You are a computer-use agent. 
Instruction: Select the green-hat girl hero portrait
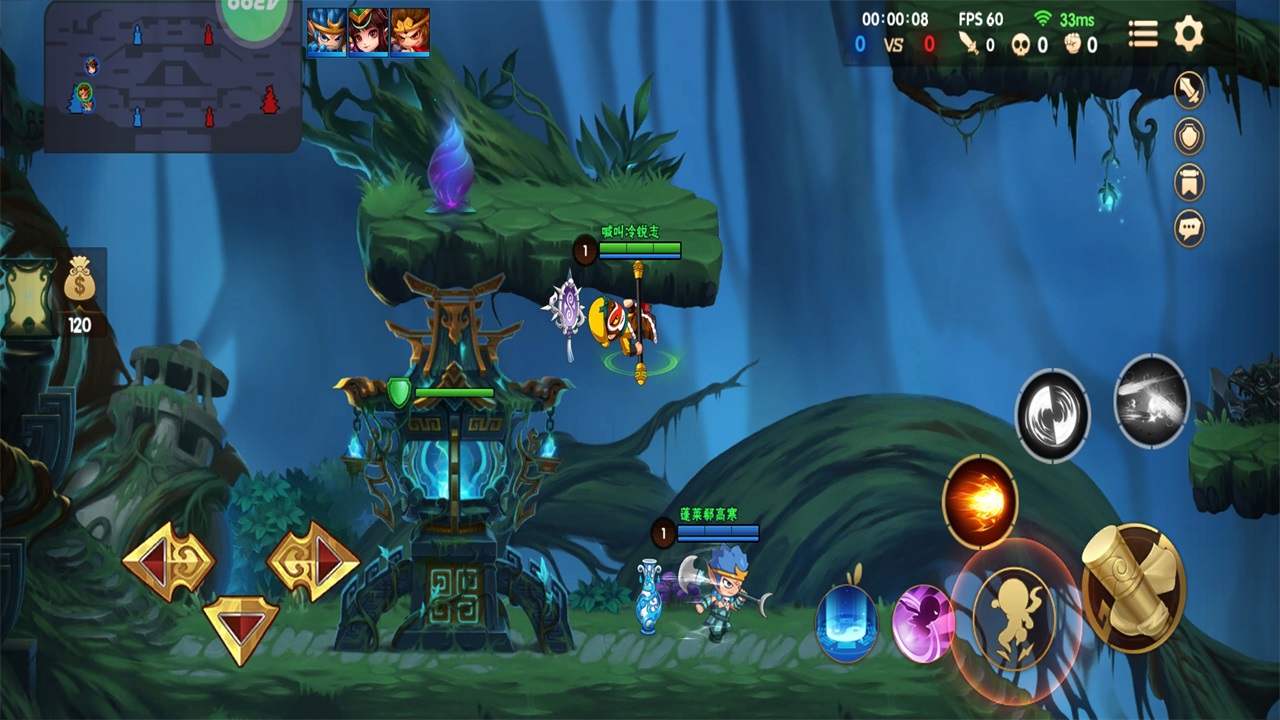click(x=368, y=32)
